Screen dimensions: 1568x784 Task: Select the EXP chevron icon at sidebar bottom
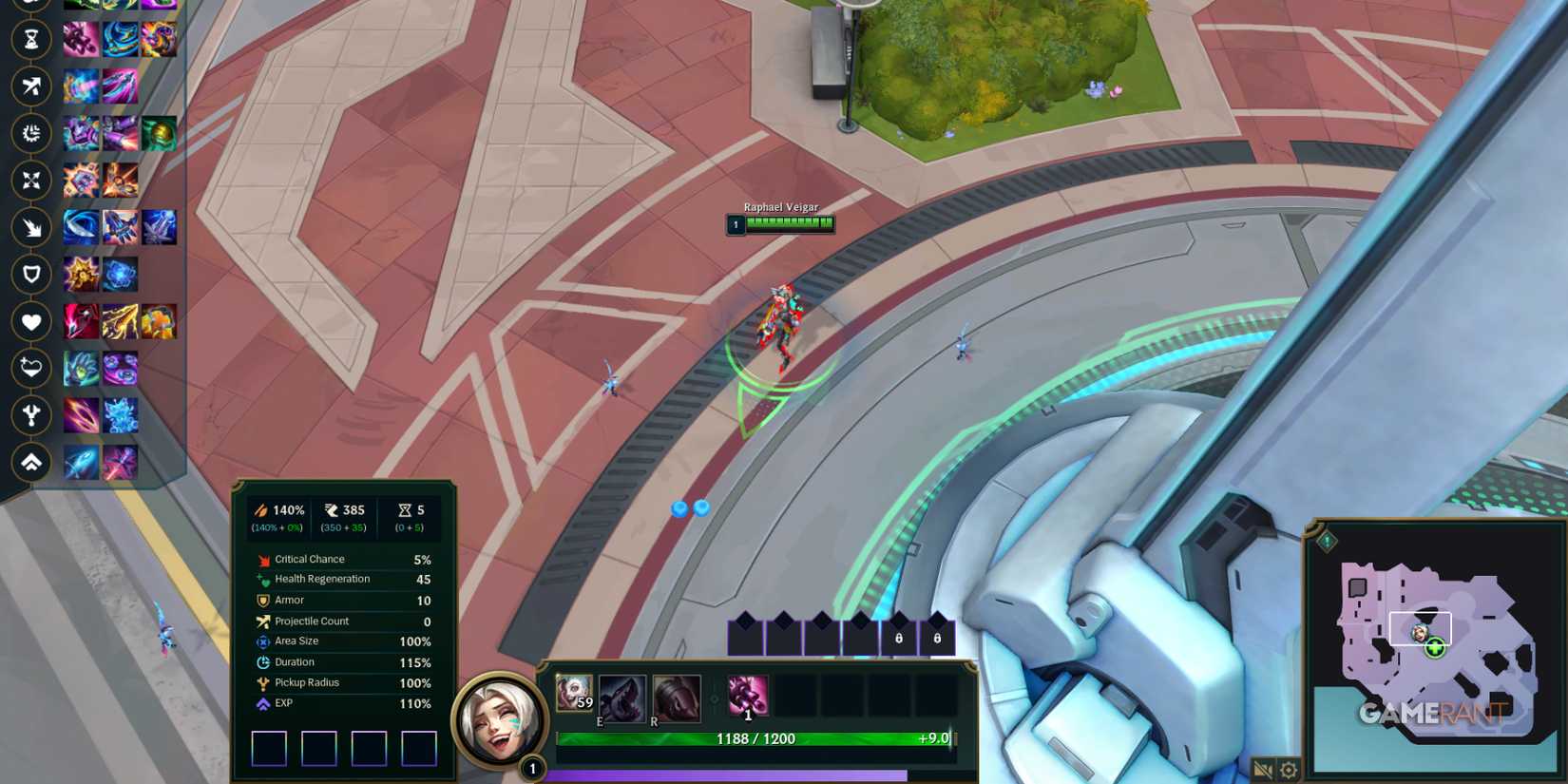[x=31, y=463]
